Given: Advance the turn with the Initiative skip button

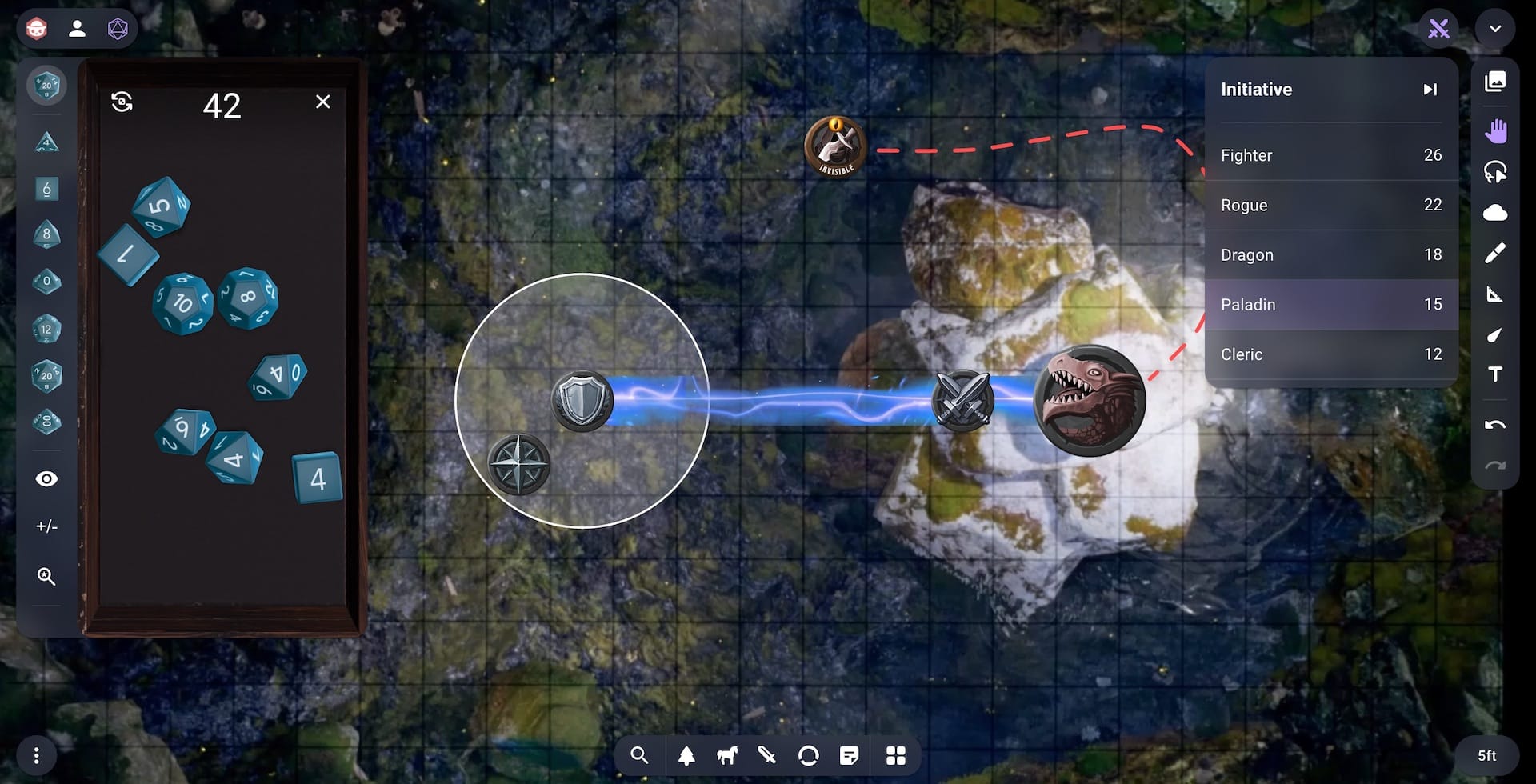Looking at the screenshot, I should 1431,89.
